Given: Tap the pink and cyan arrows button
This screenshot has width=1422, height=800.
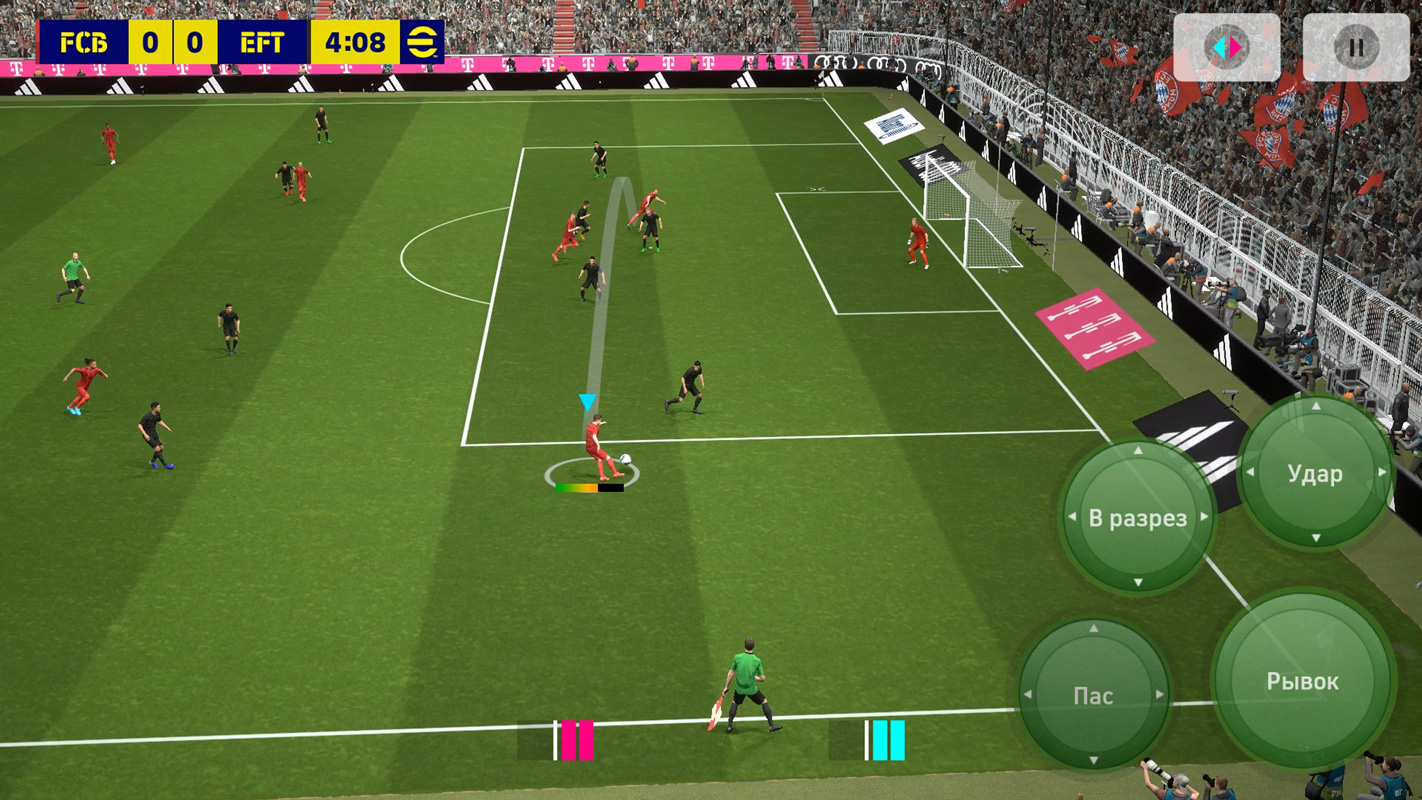Looking at the screenshot, I should tap(1226, 47).
